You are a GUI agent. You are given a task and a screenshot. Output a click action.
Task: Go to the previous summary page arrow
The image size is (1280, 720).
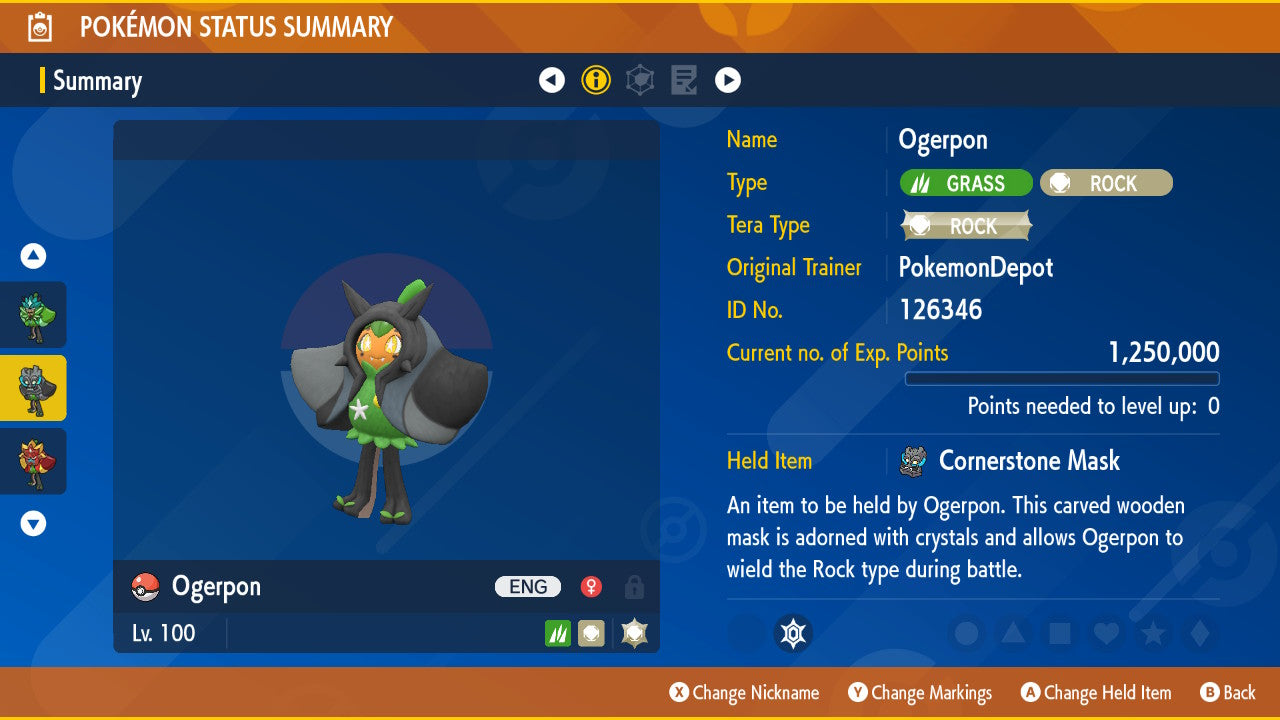[552, 80]
